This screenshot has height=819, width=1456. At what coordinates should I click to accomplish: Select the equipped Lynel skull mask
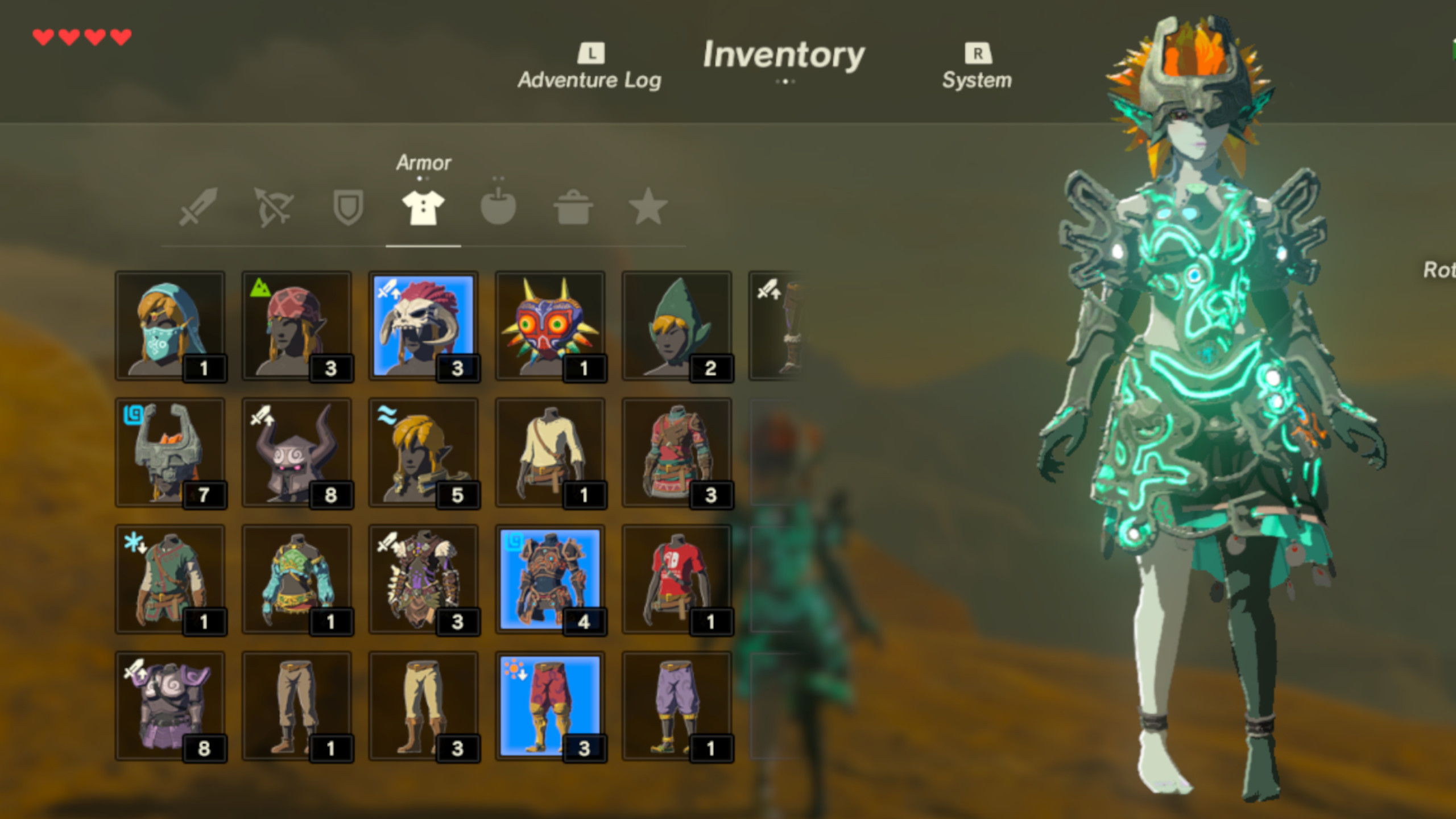(423, 325)
